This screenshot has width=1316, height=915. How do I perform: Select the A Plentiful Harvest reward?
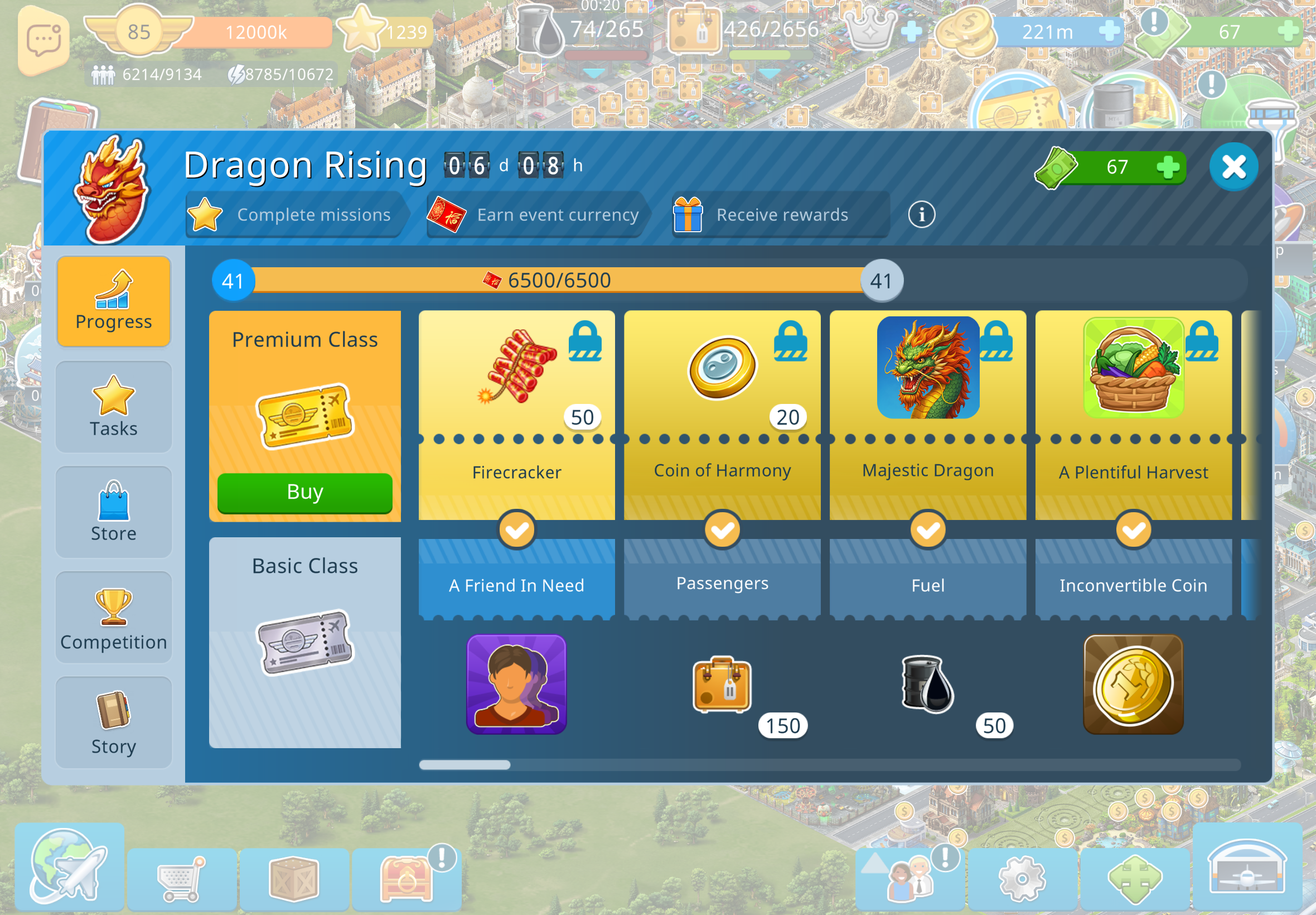[x=1133, y=401]
